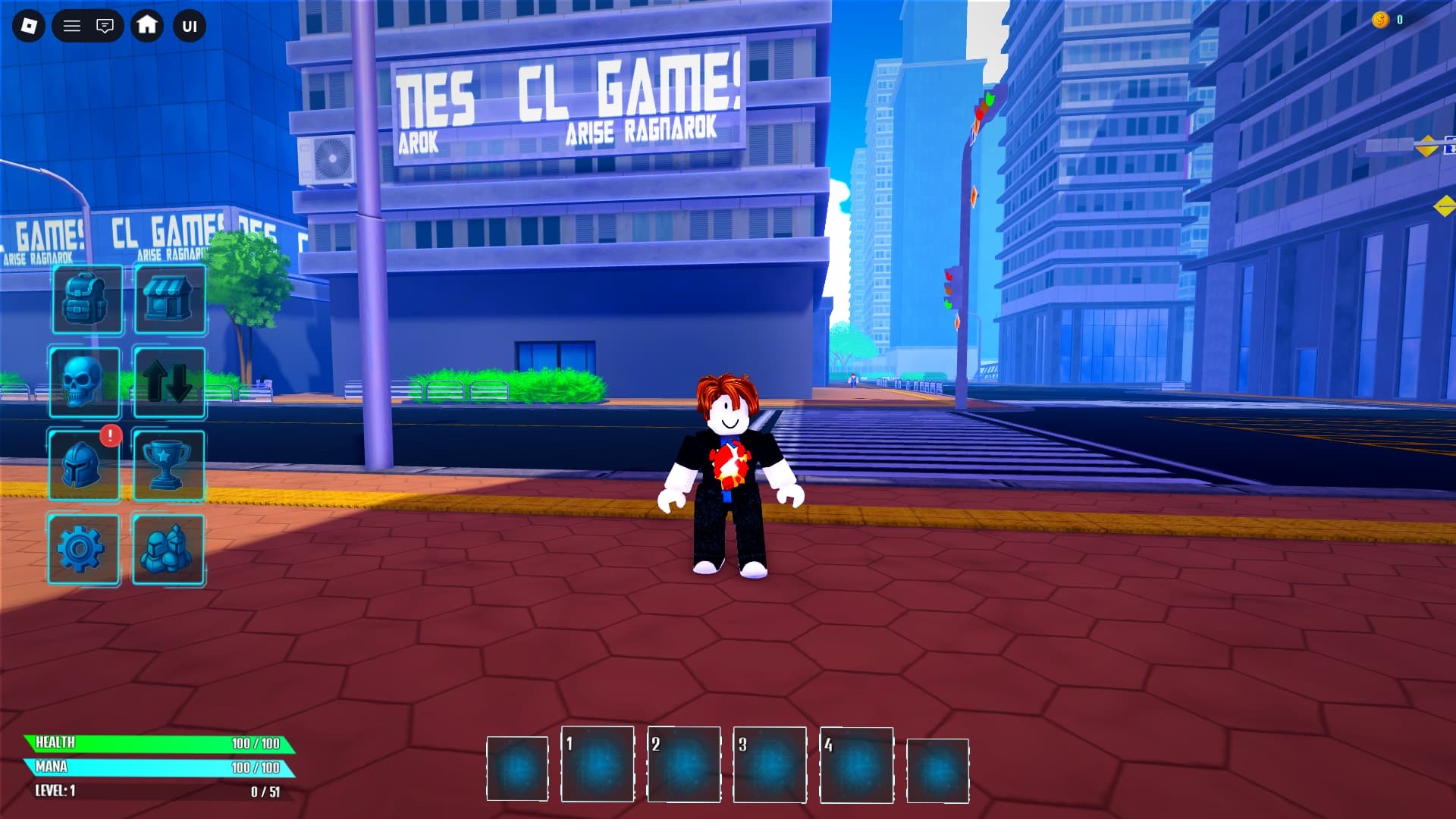
Task: Open the knight helmet menu
Action: [x=83, y=465]
